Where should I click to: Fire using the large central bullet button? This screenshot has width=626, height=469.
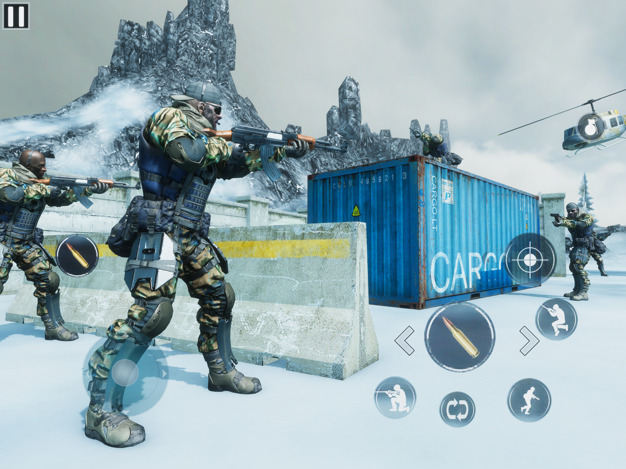460,337
